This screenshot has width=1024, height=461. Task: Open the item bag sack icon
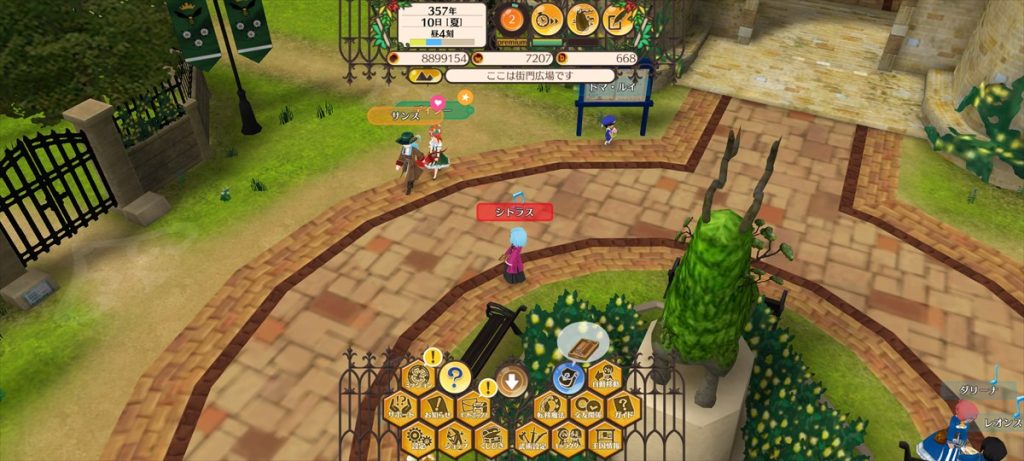(582, 18)
